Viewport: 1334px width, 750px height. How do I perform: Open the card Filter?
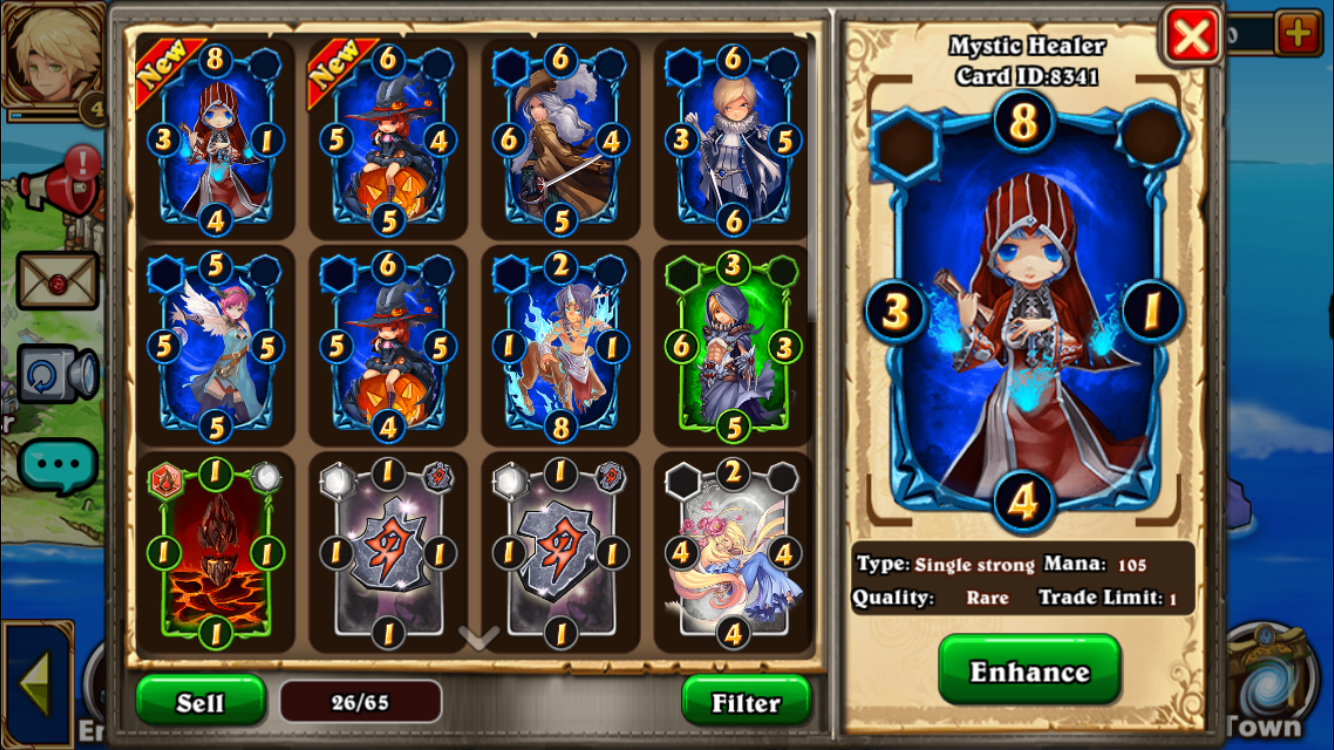click(x=746, y=701)
